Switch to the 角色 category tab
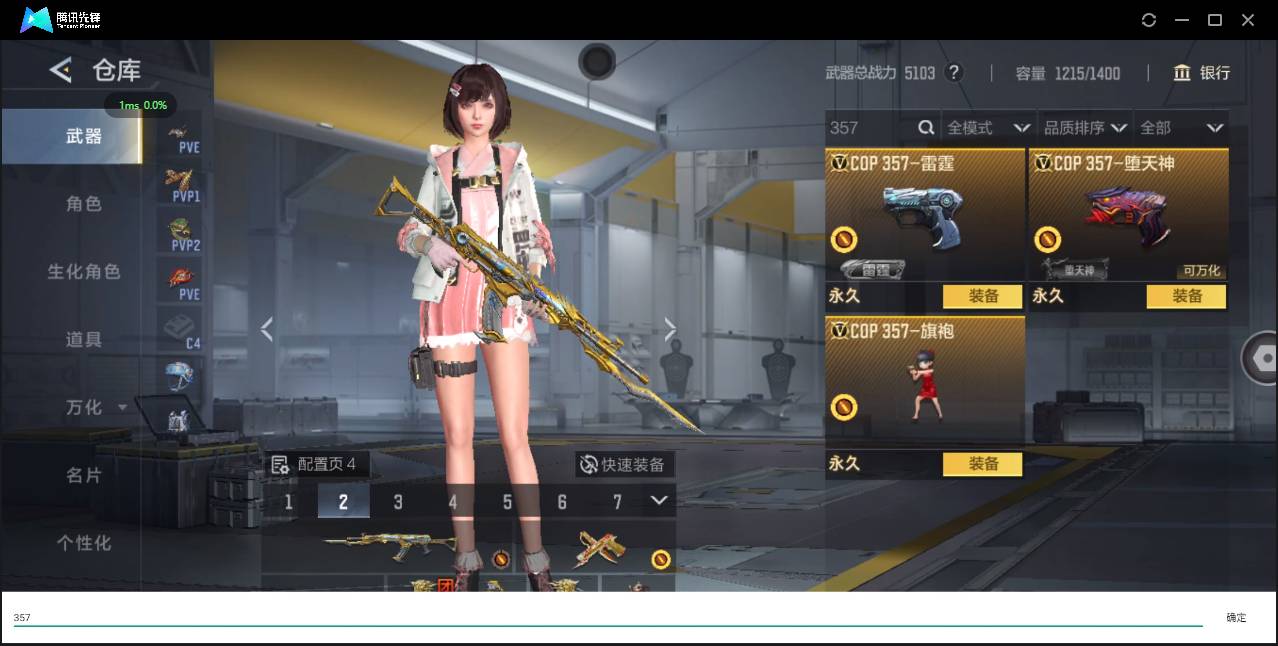The height and width of the screenshot is (646, 1278). pyautogui.click(x=84, y=204)
